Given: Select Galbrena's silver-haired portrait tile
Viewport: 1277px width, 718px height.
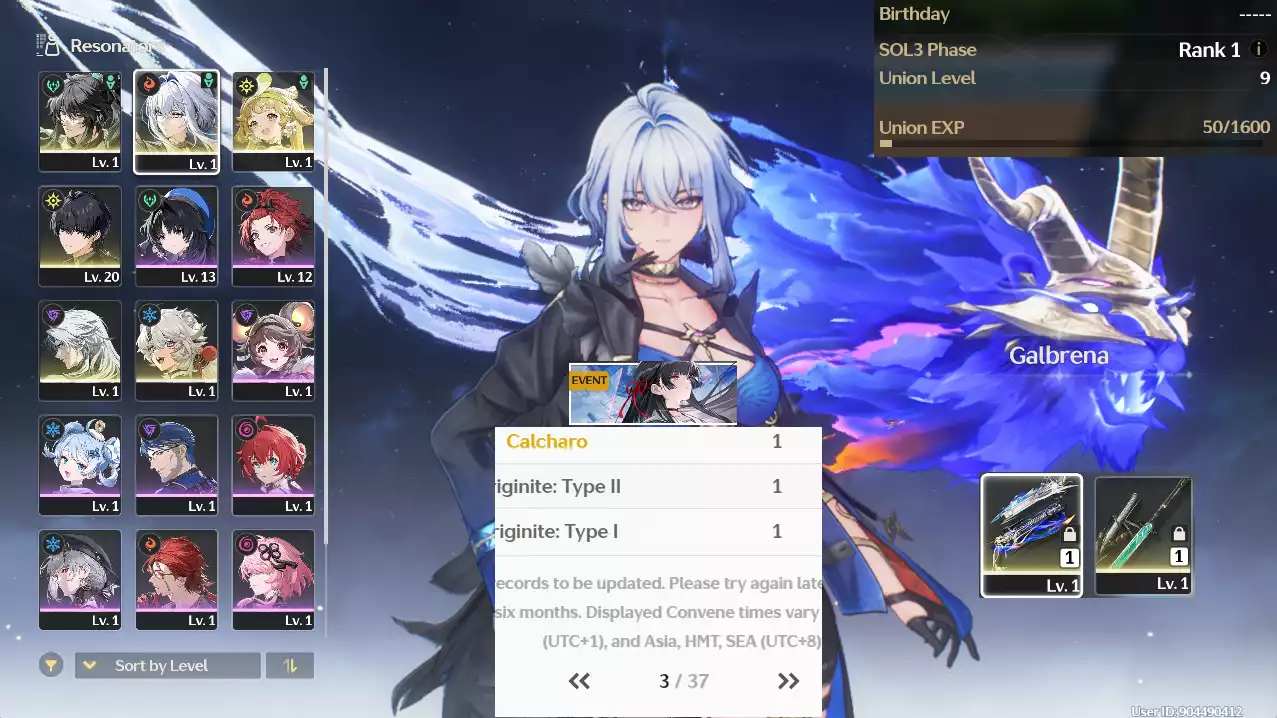Looking at the screenshot, I should 176,121.
